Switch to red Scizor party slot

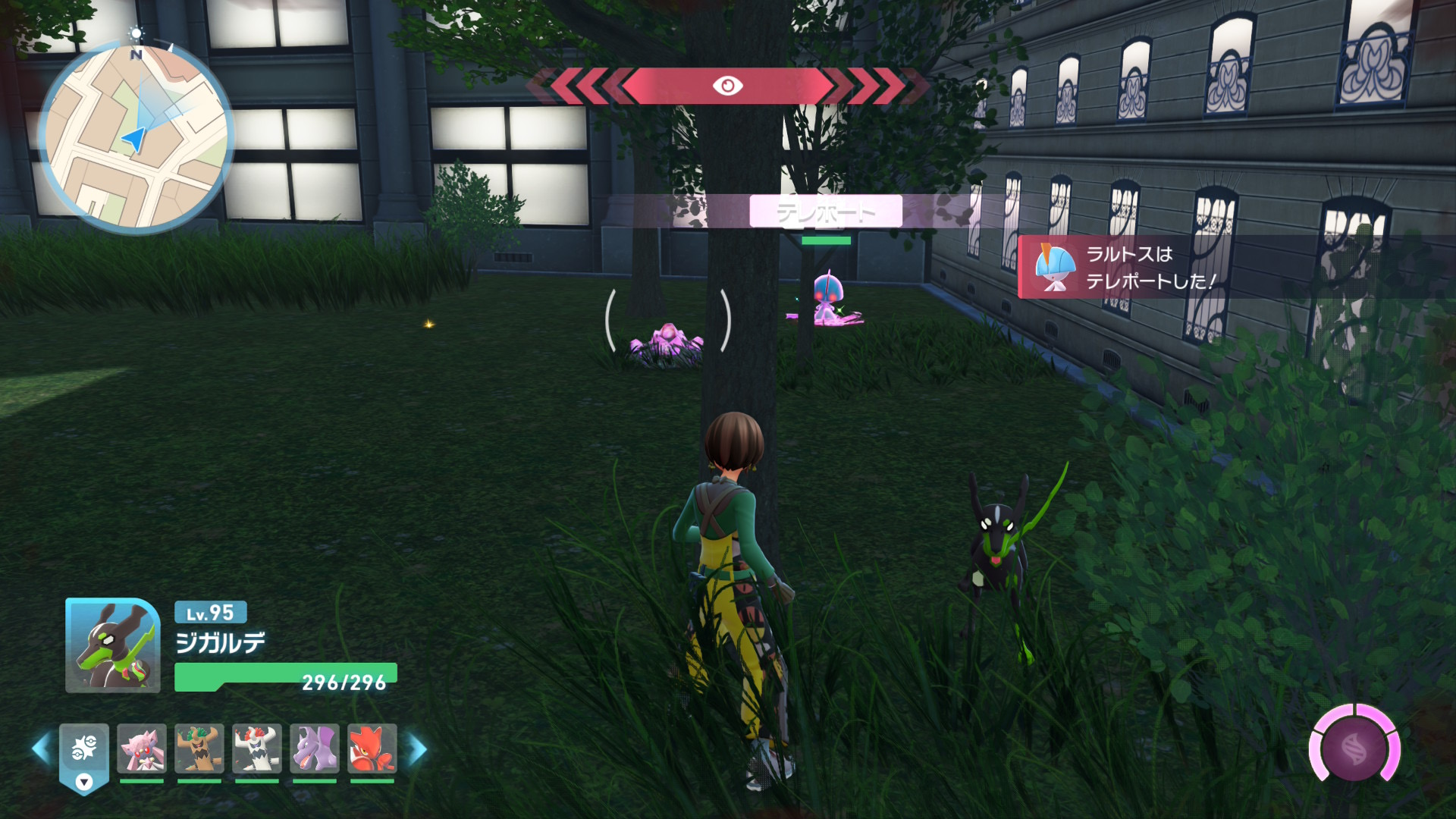pyautogui.click(x=372, y=748)
